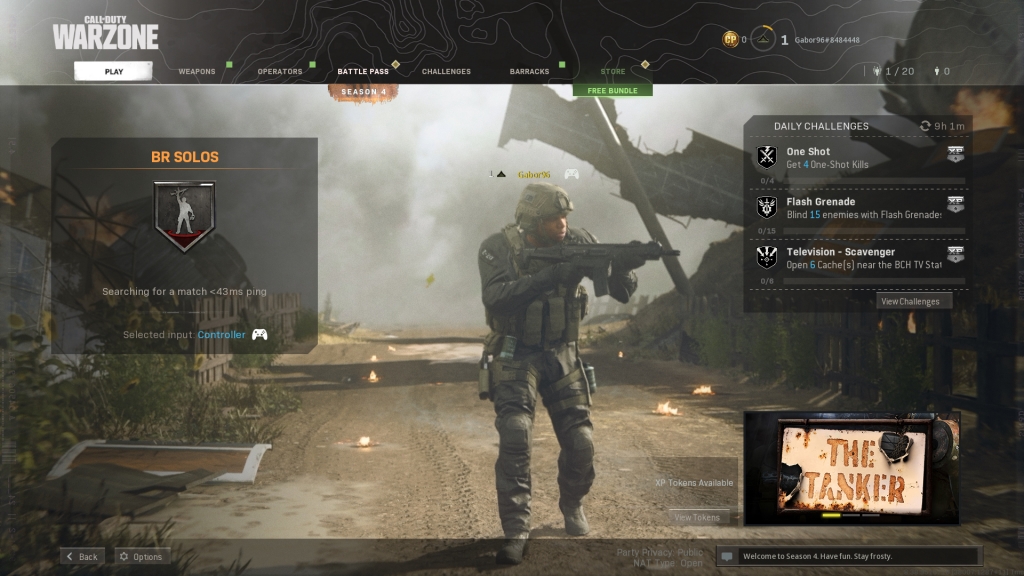The height and width of the screenshot is (576, 1024).
Task: Open The Tanker featured banner
Action: (851, 468)
